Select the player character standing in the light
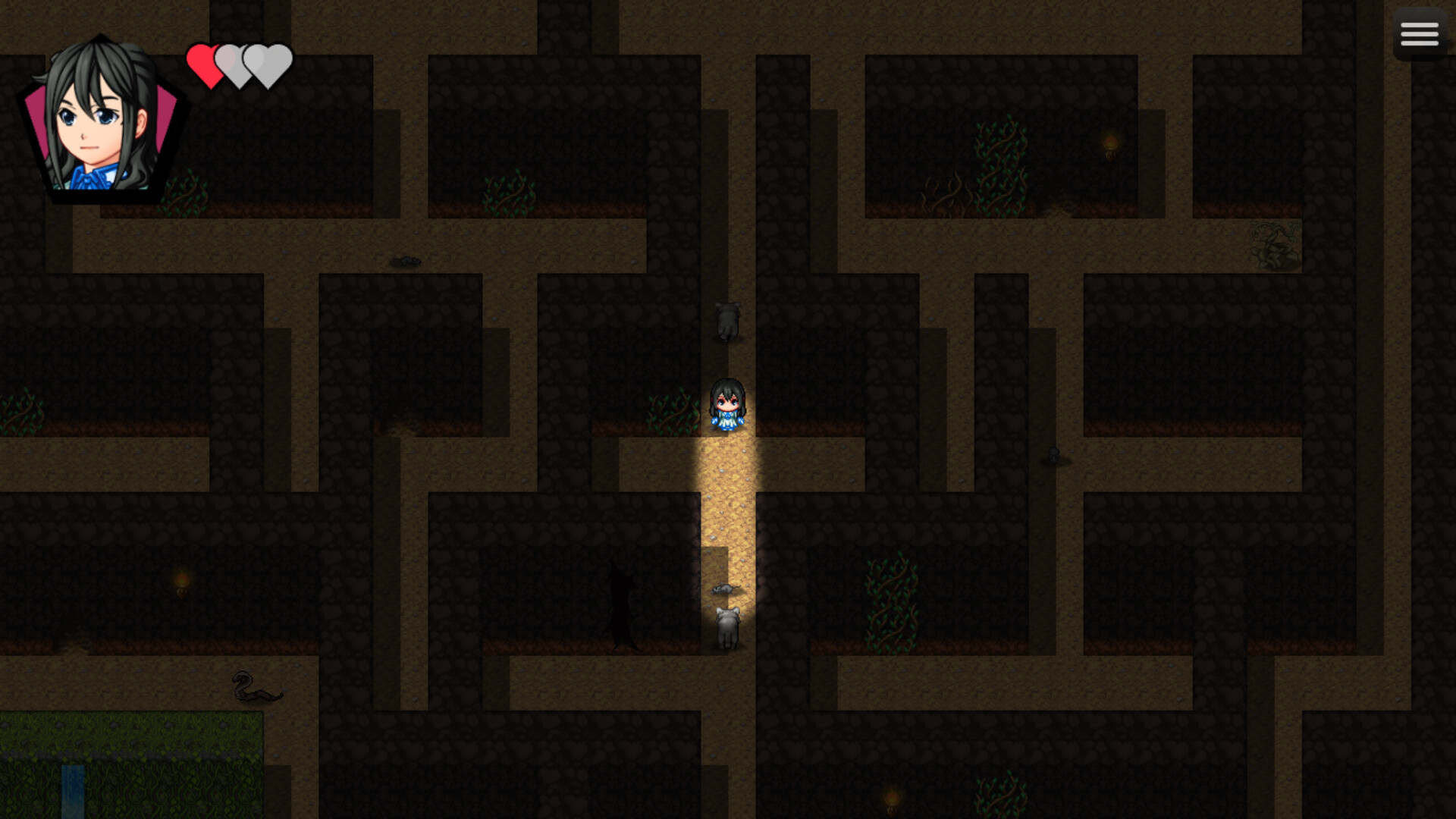This screenshot has height=819, width=1456. coord(727,406)
